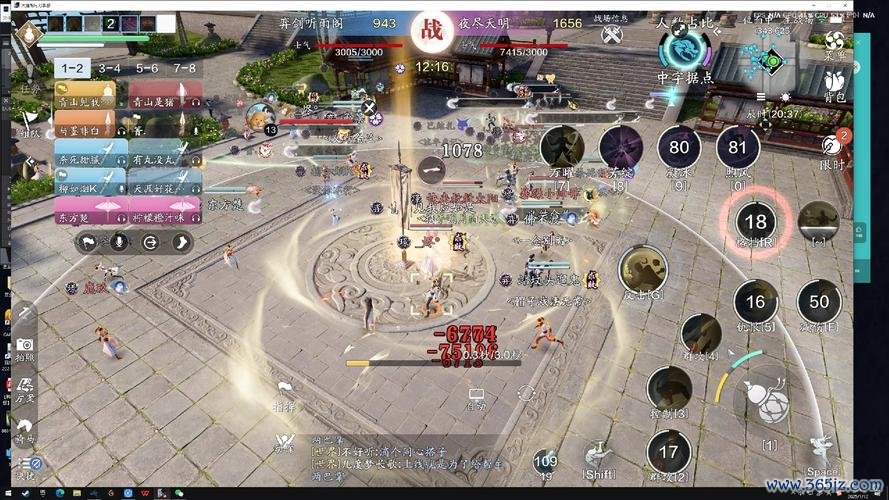The image size is (889, 500).
Task: Click the minimap
Action: (769, 61)
